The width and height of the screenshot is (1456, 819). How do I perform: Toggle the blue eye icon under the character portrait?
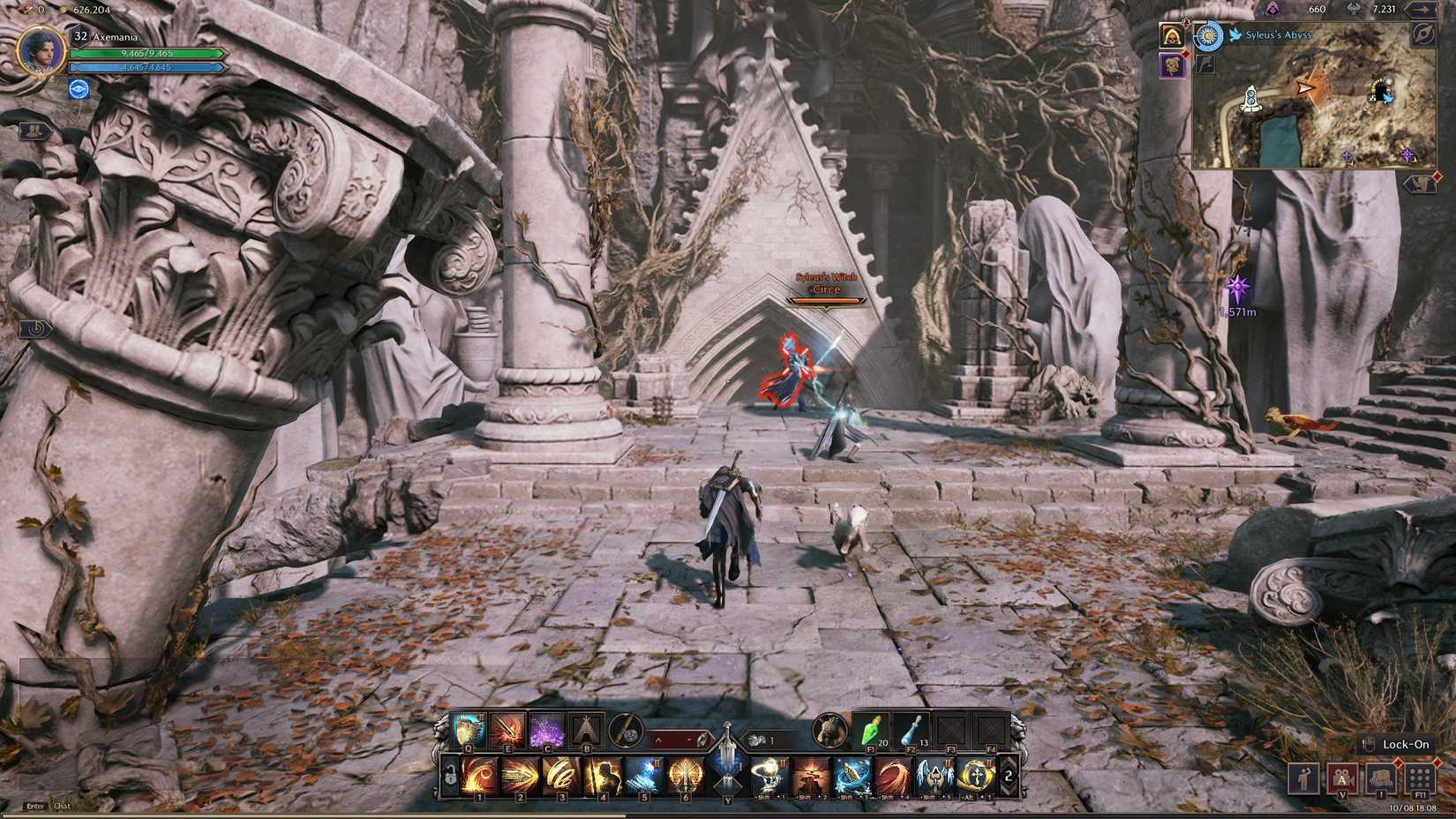click(78, 86)
